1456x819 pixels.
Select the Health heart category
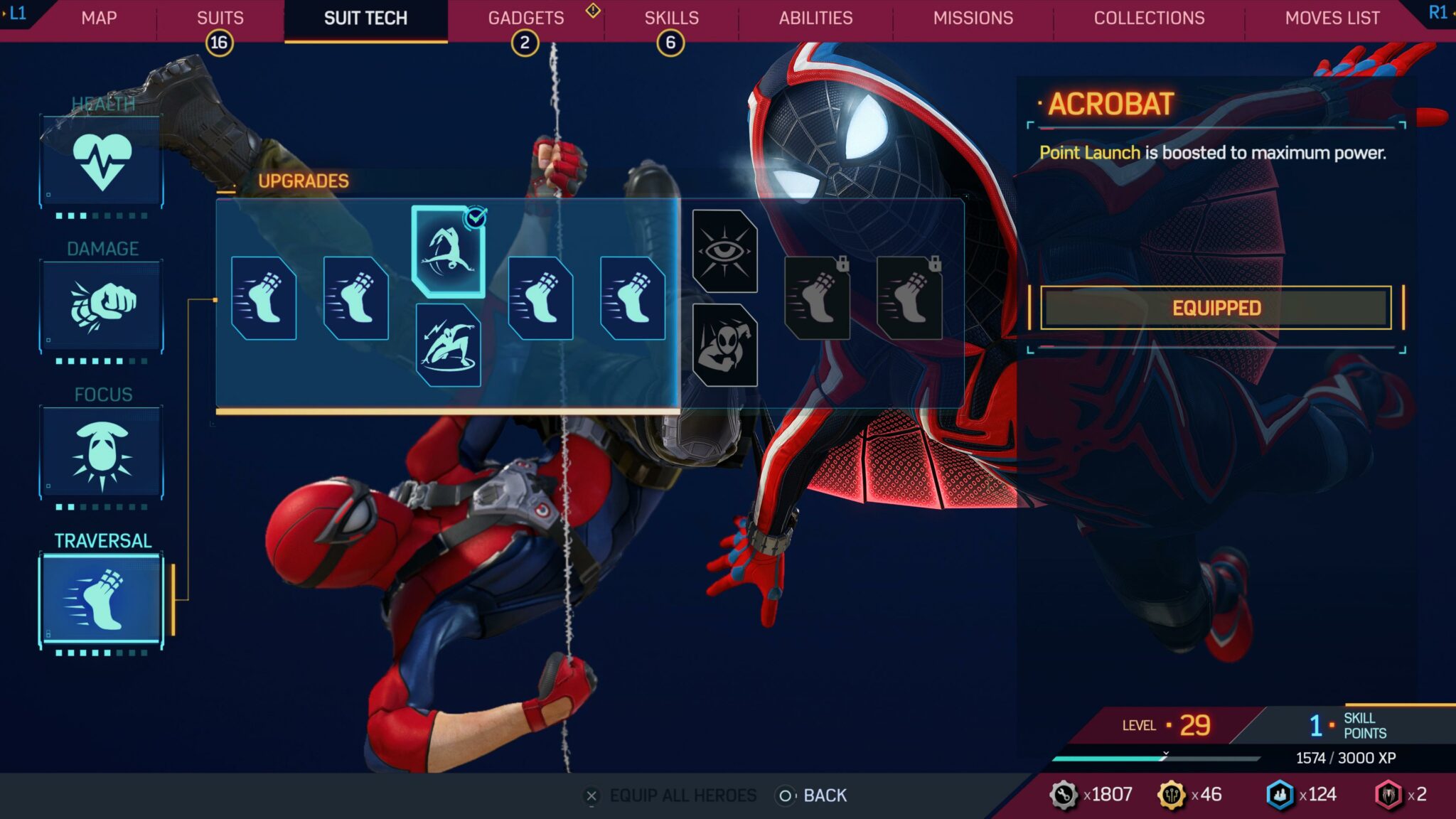[102, 162]
